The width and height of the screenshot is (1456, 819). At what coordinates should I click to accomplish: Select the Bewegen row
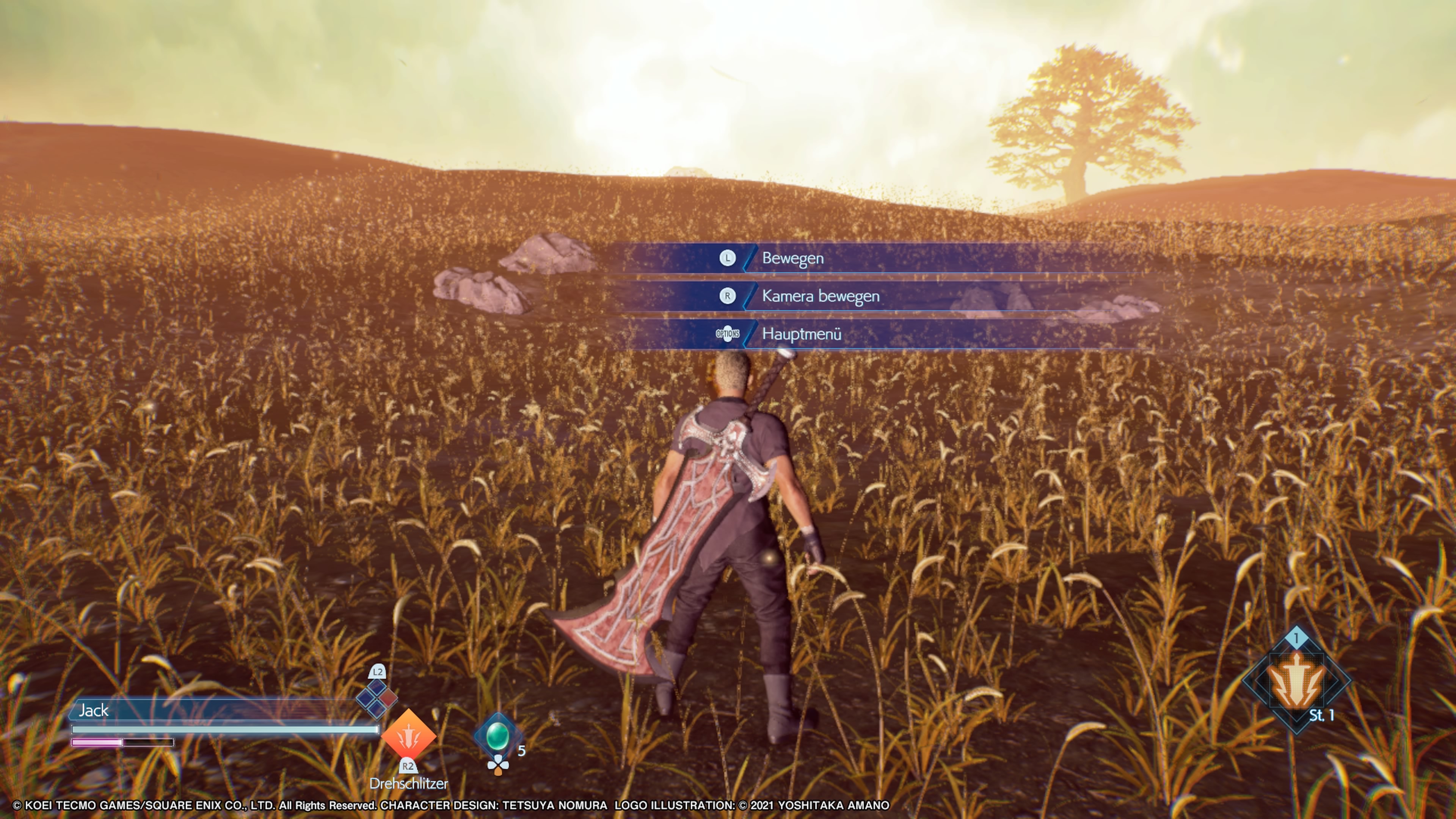coord(792,258)
